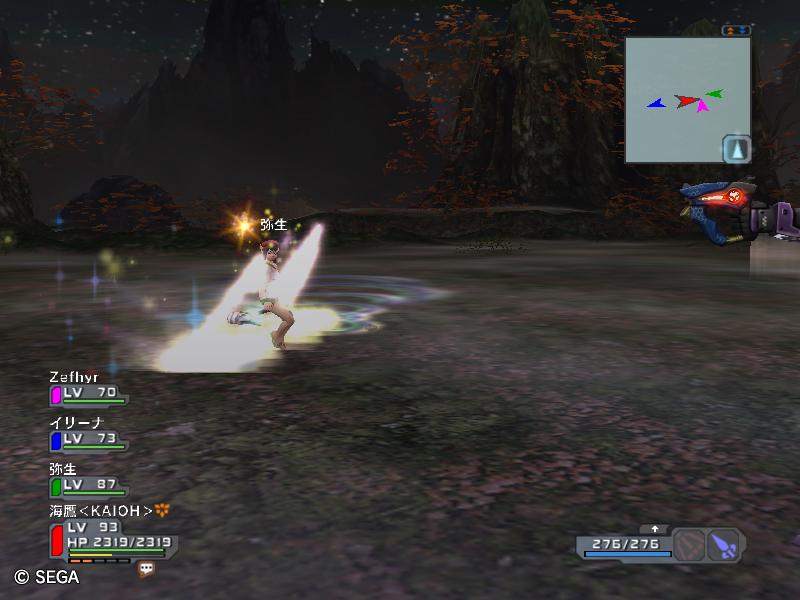Select the dimmed red weapon palette slot

point(689,545)
